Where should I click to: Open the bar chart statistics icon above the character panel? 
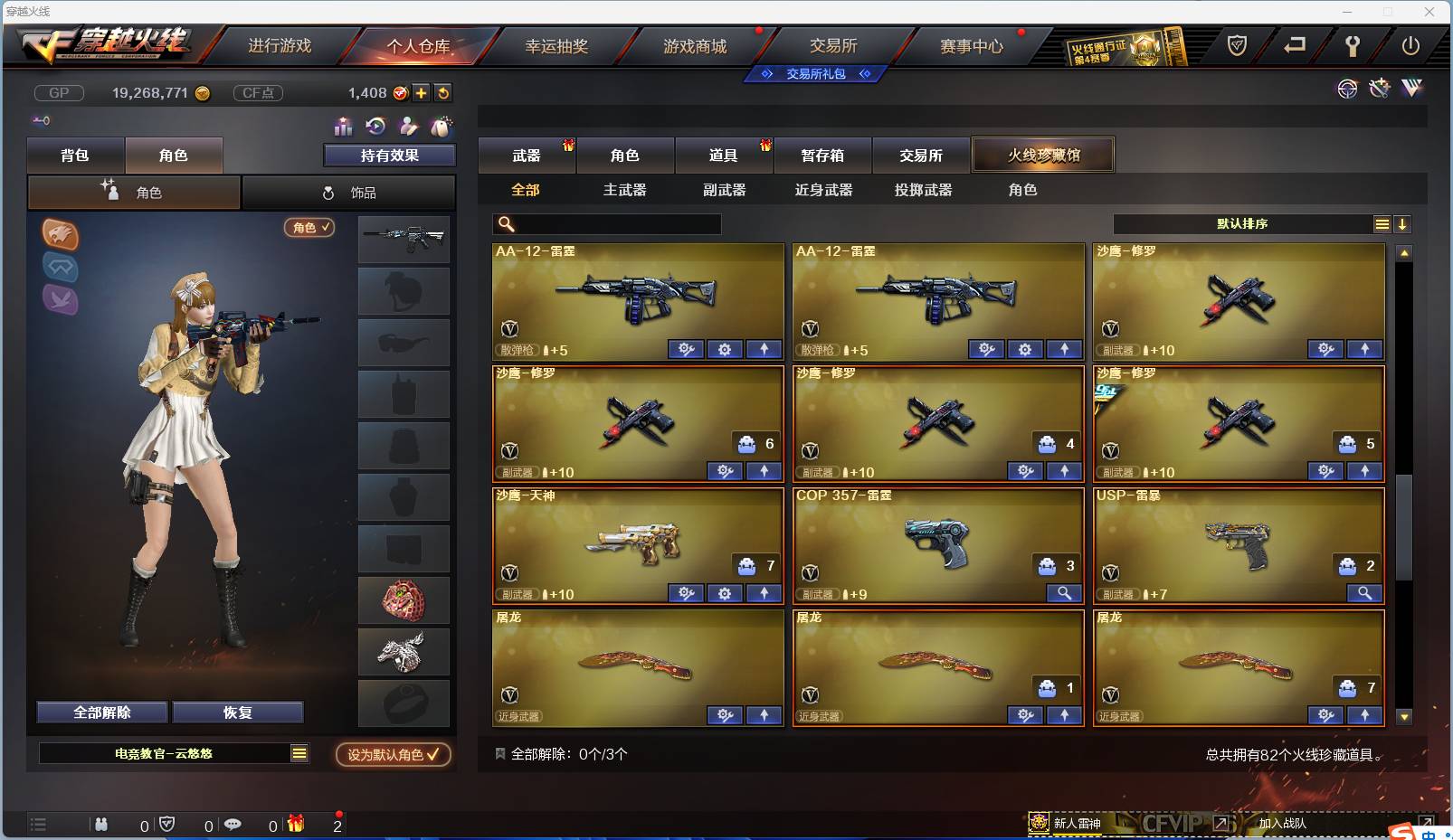coord(342,127)
